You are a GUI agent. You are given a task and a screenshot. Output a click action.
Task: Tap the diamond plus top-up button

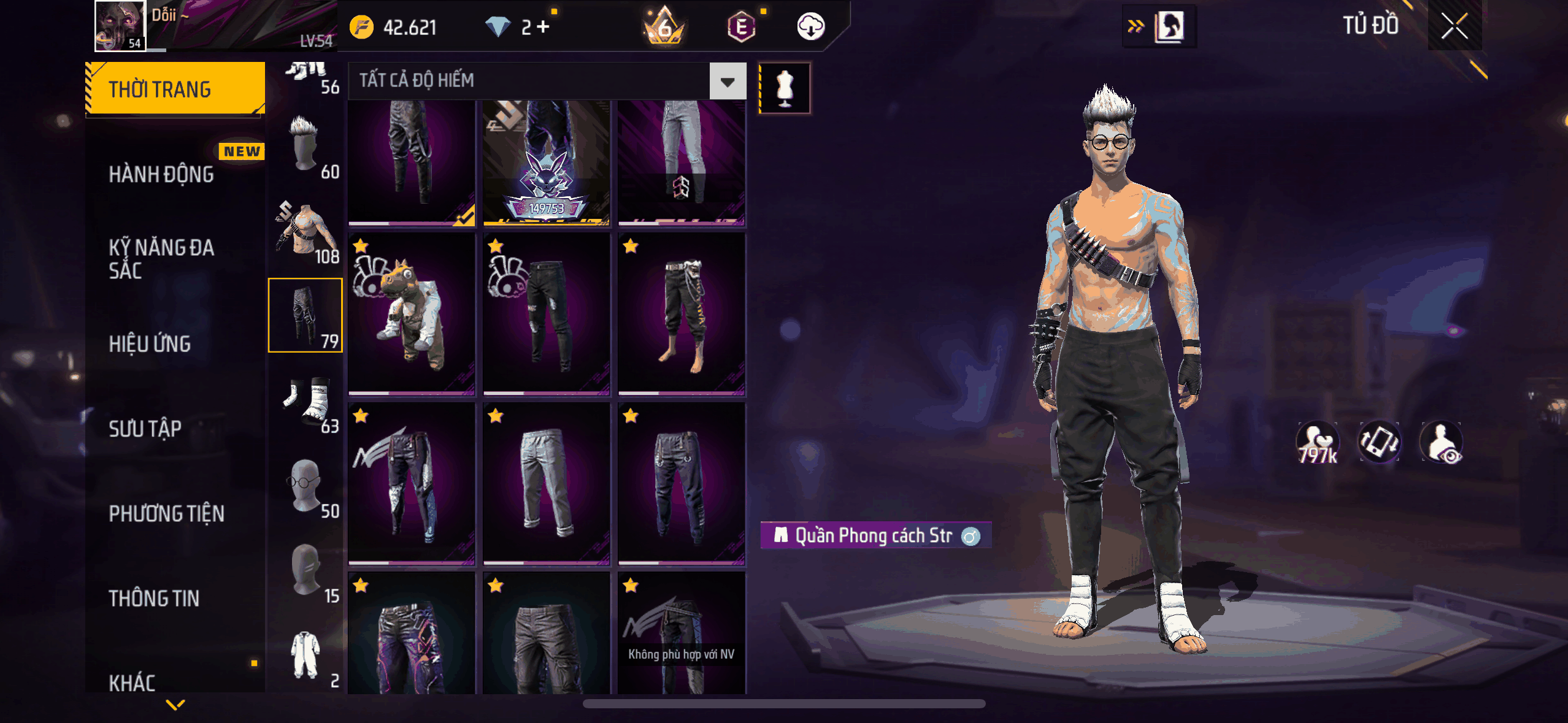pos(543,26)
